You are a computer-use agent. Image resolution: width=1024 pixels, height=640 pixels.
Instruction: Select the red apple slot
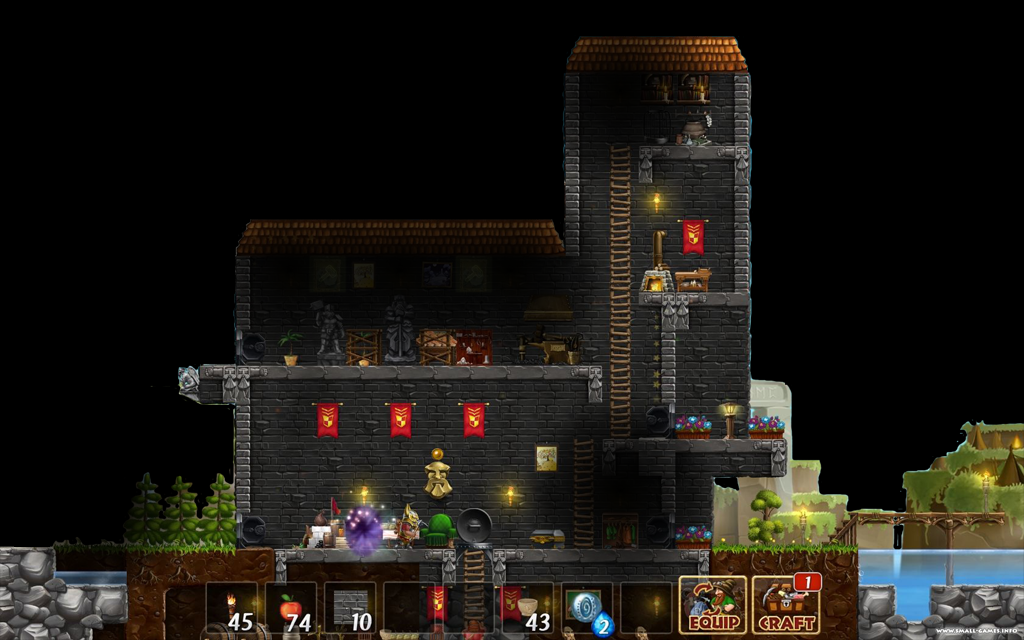point(291,608)
